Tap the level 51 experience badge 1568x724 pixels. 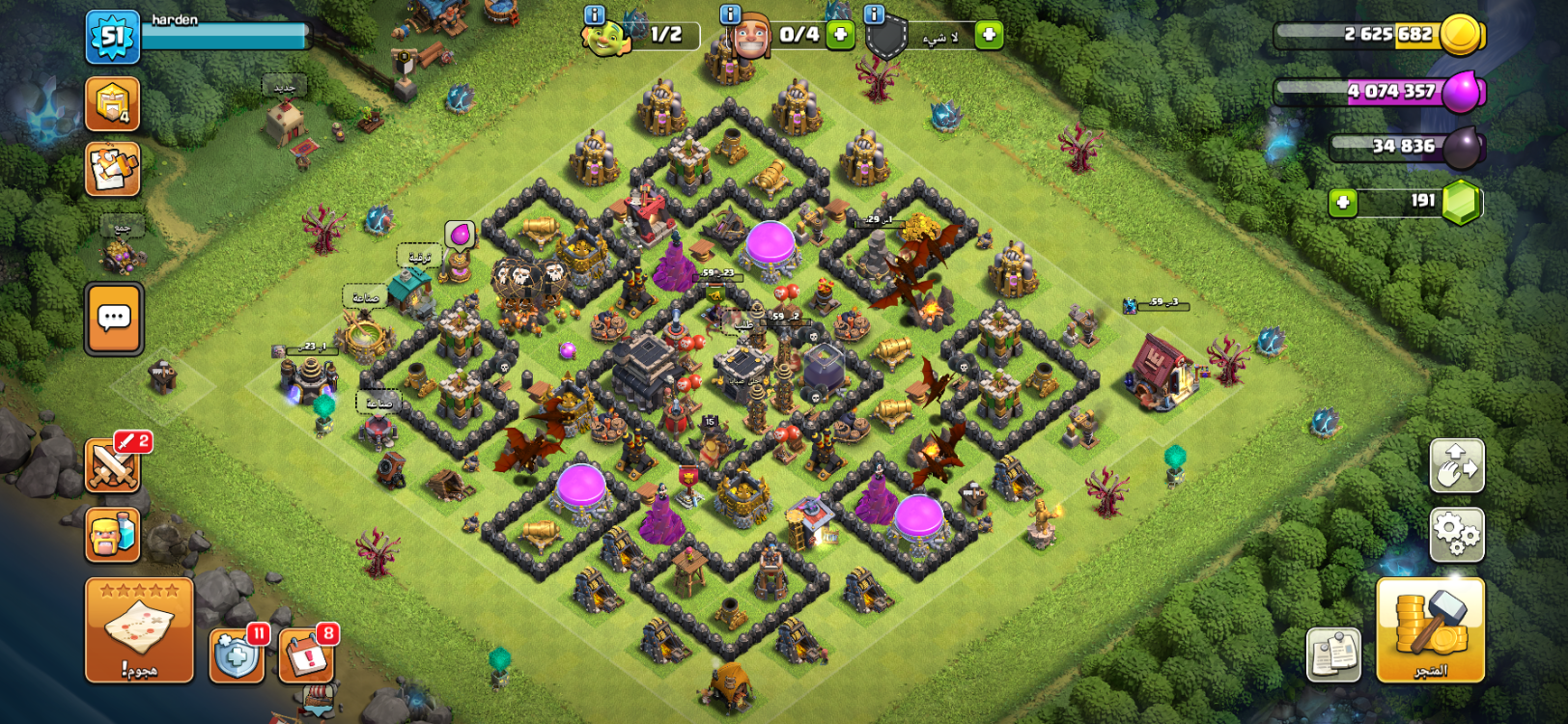coord(112,37)
